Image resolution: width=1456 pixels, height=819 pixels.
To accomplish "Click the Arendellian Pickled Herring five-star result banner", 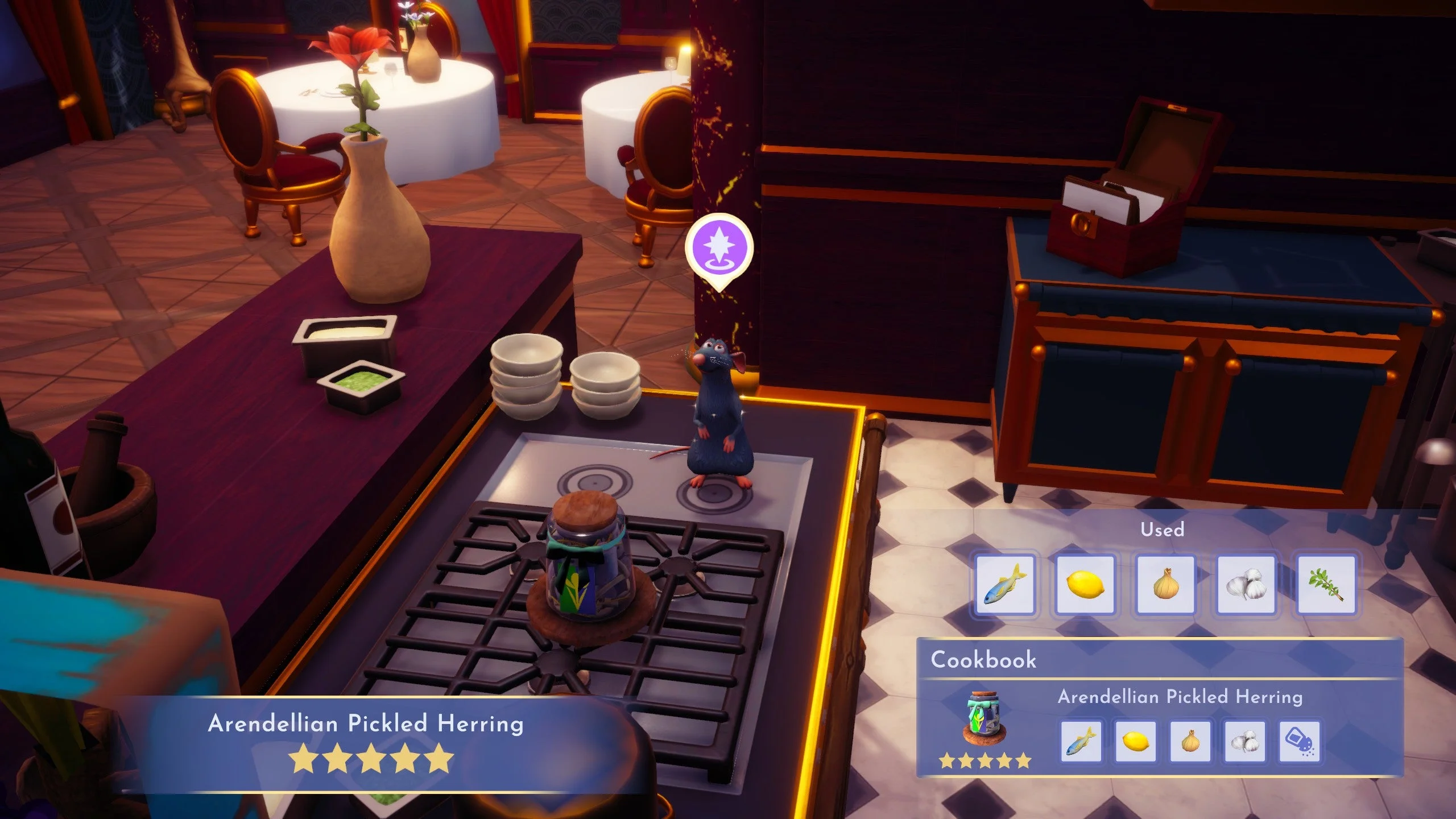I will point(366,742).
